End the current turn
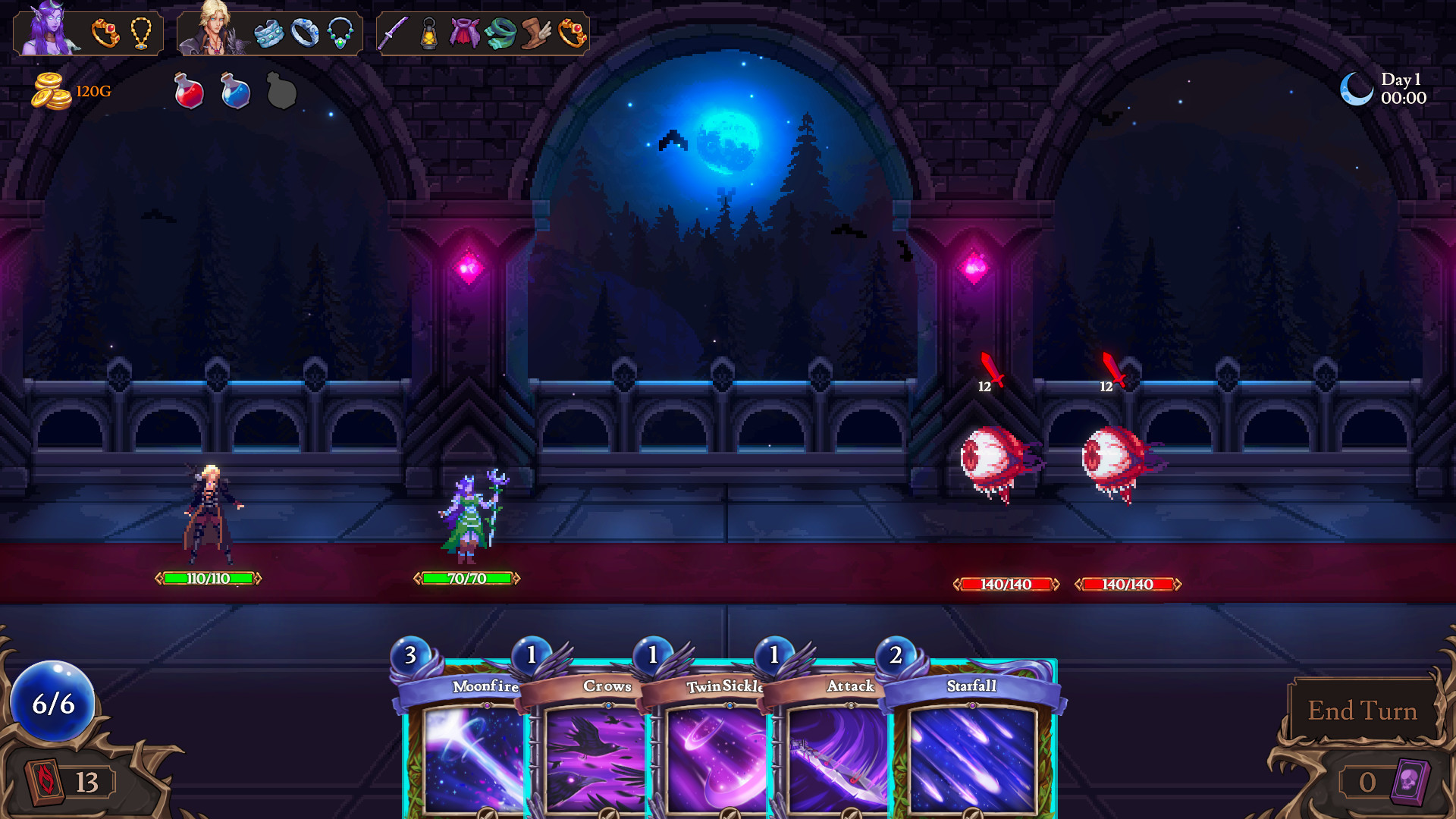This screenshot has height=819, width=1456. 1362,711
